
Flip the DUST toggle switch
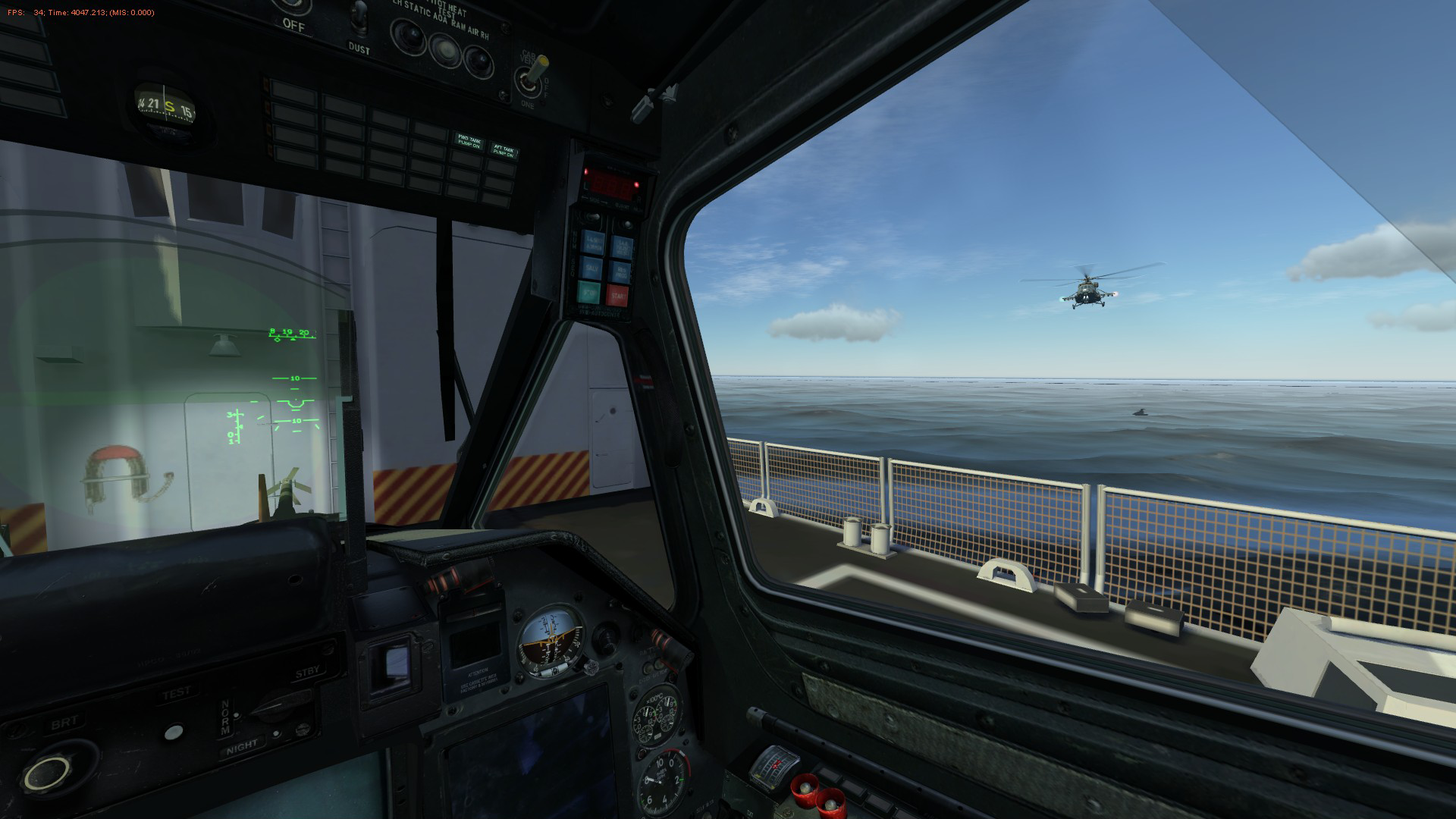[359, 17]
